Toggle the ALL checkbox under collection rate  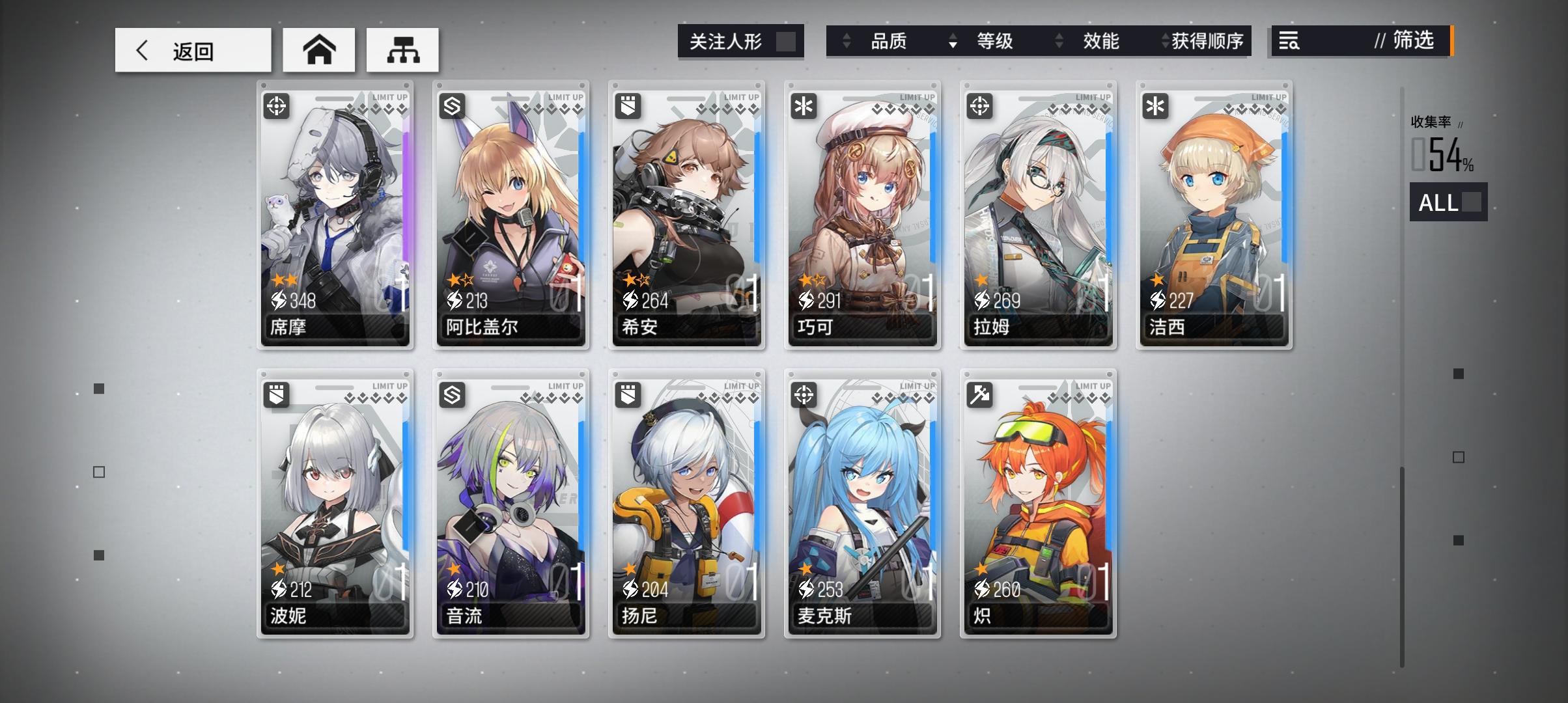1472,203
